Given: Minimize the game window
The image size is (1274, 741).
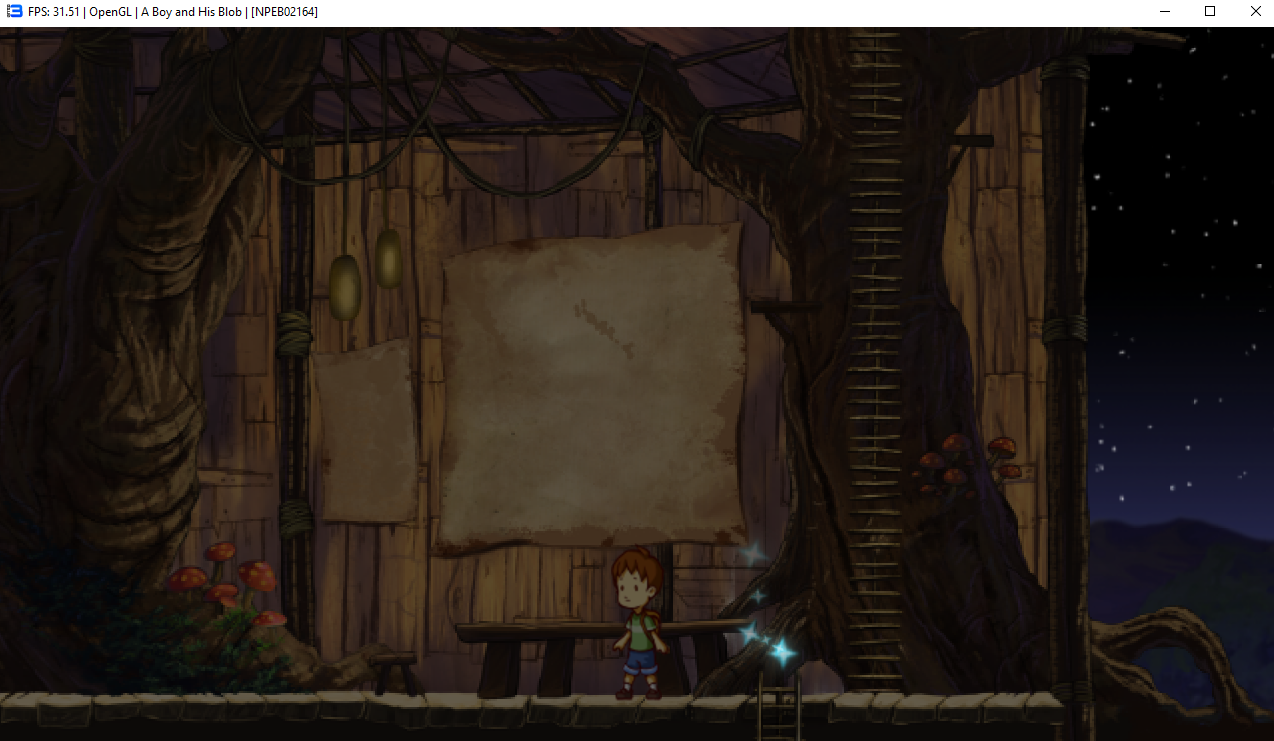Looking at the screenshot, I should click(1165, 12).
